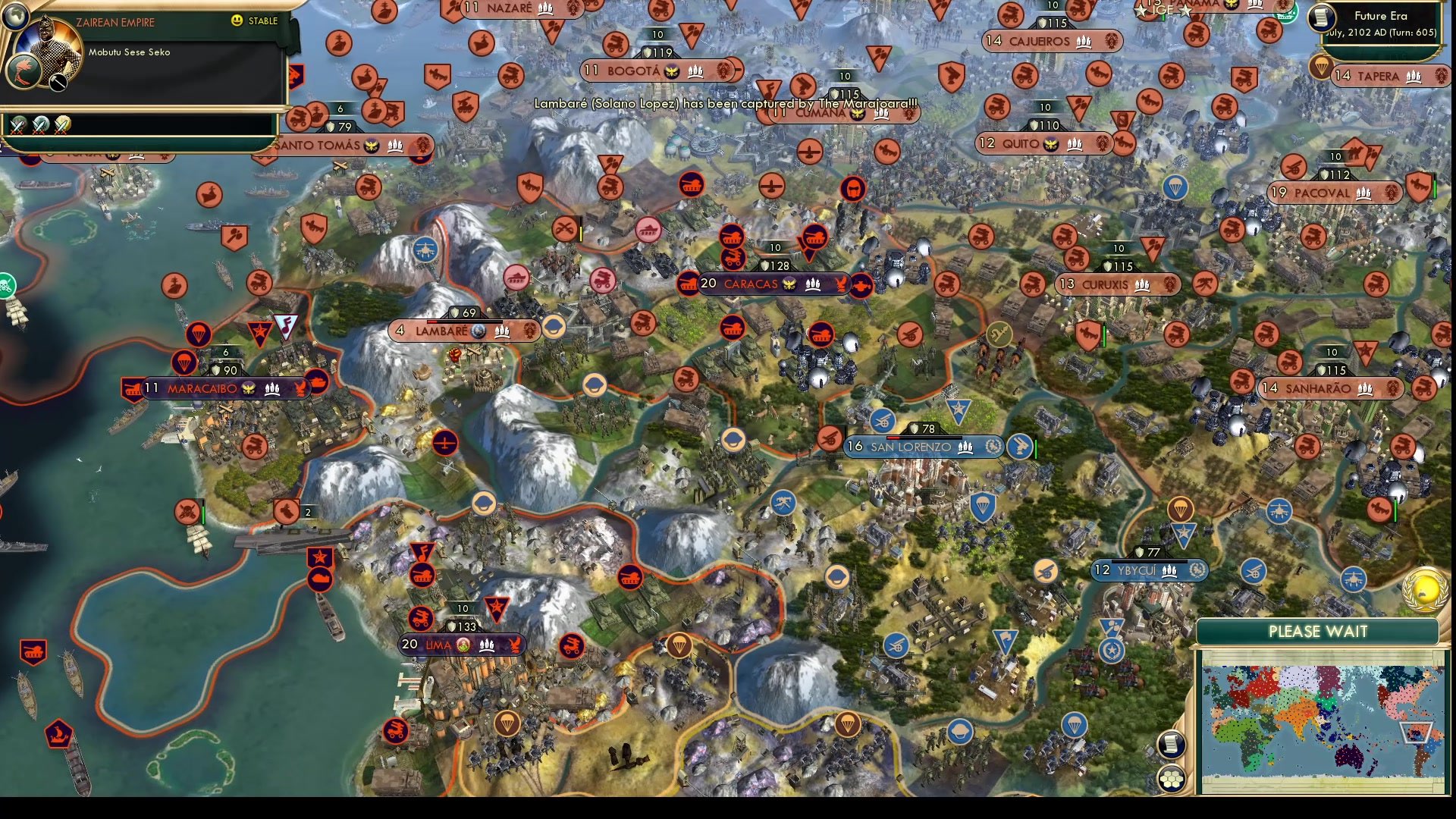This screenshot has height=819, width=1456.
Task: Select the globe icon above Mobutu's portrait
Action: pyautogui.click(x=15, y=17)
